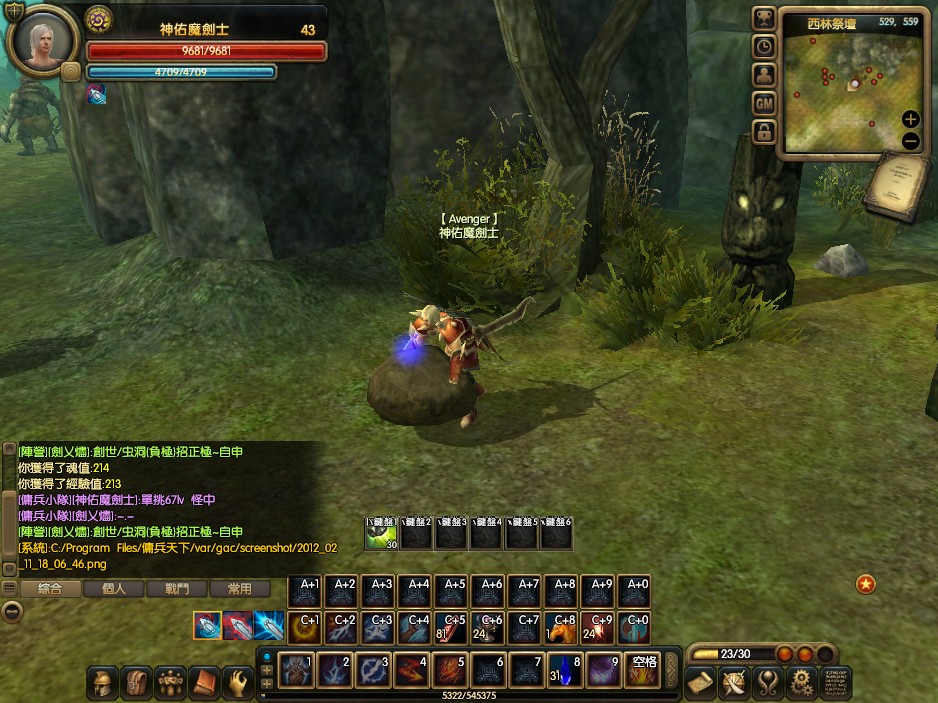This screenshot has width=938, height=703.
Task: Open the trophy achievements button
Action: pos(764,17)
